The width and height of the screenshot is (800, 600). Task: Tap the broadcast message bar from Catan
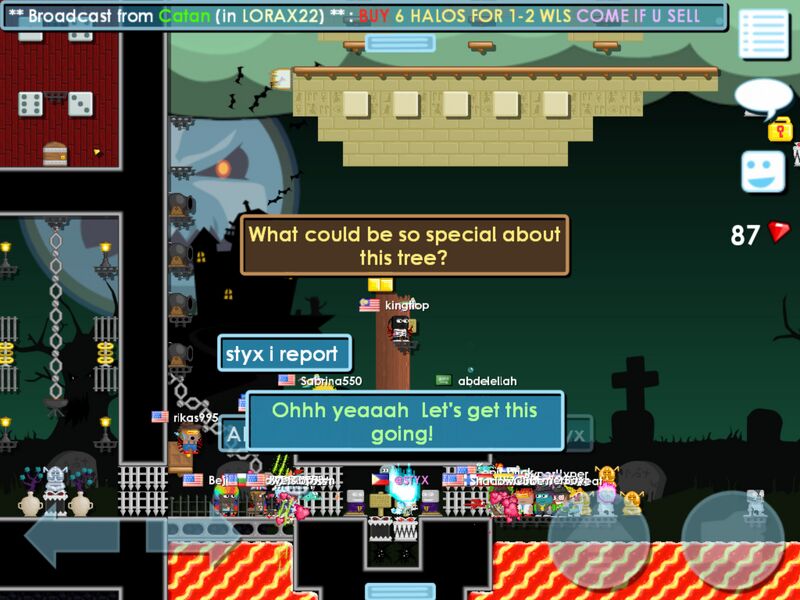tap(364, 16)
